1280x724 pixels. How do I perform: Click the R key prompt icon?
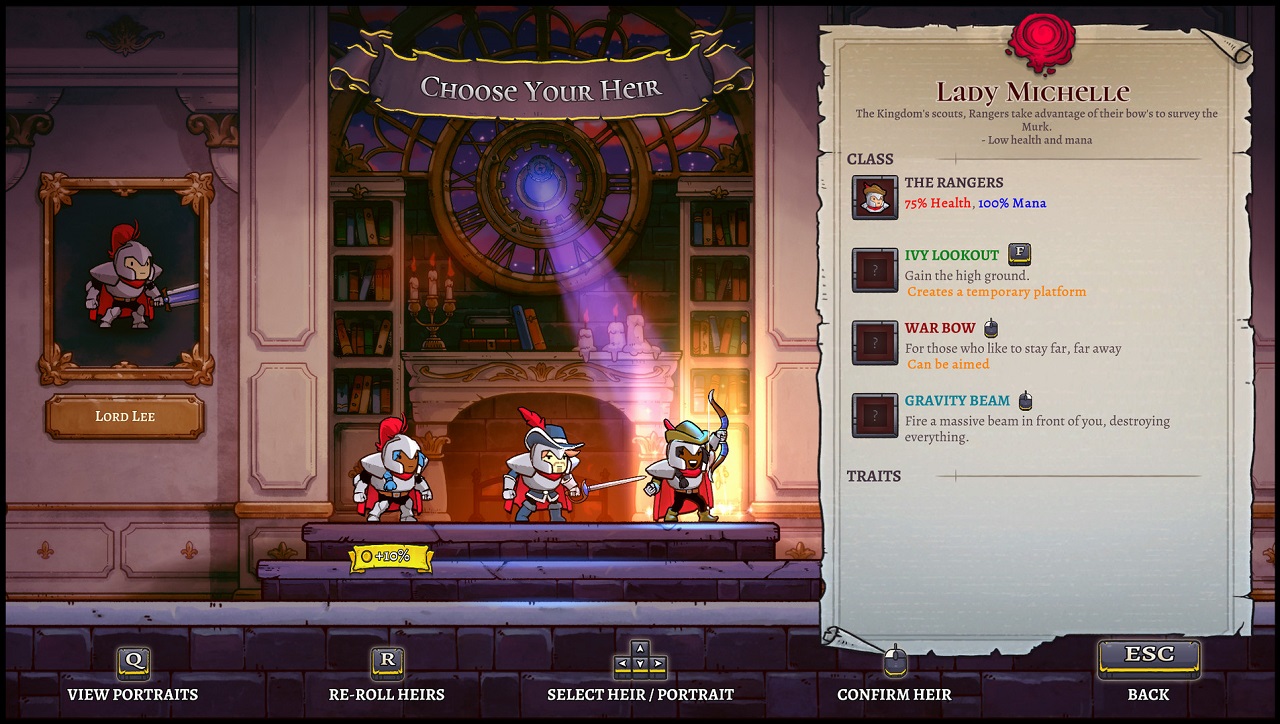click(386, 662)
